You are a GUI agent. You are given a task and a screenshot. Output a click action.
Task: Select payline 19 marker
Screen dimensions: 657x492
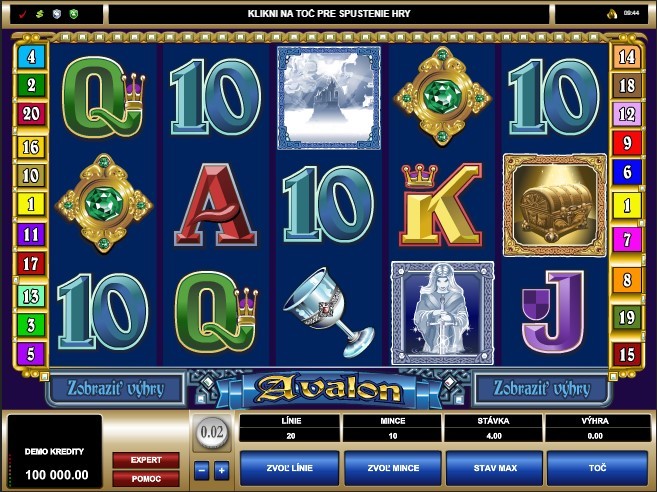(627, 318)
